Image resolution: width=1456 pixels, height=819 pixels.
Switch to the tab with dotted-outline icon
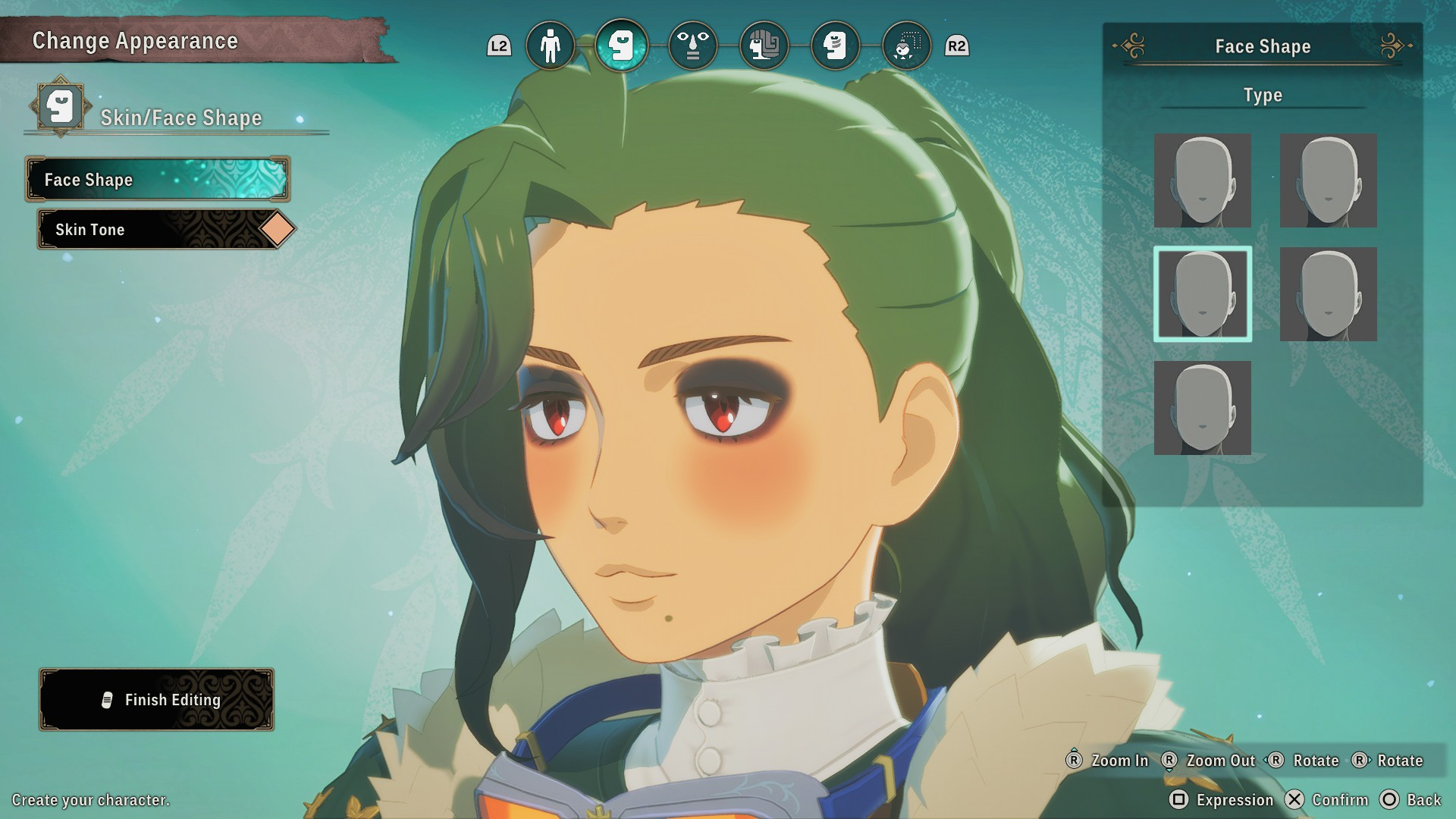906,46
